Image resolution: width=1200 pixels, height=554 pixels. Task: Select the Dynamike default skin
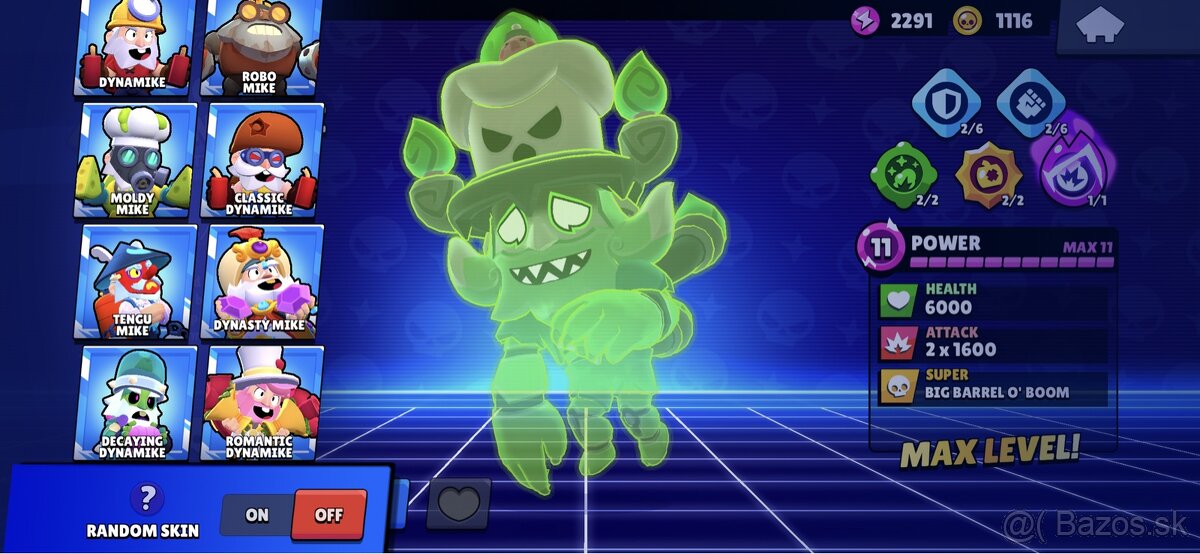click(x=135, y=47)
